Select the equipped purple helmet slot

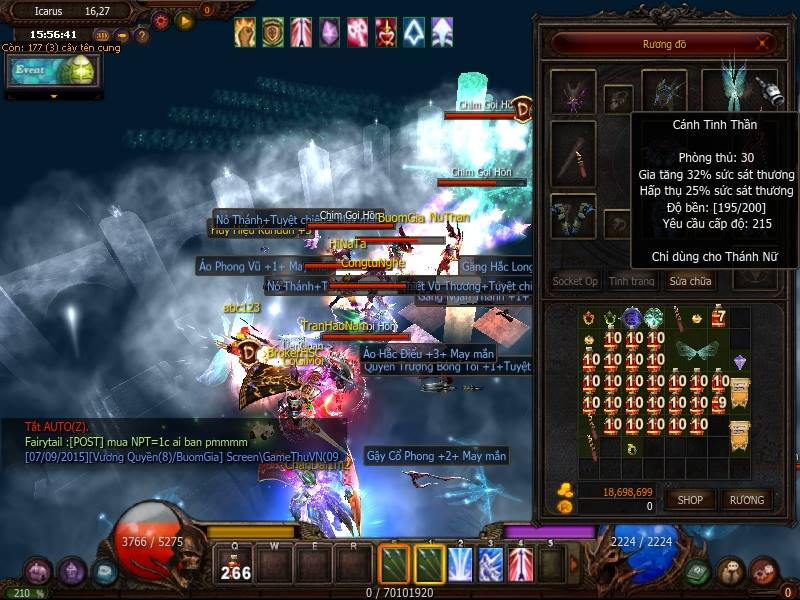(573, 92)
